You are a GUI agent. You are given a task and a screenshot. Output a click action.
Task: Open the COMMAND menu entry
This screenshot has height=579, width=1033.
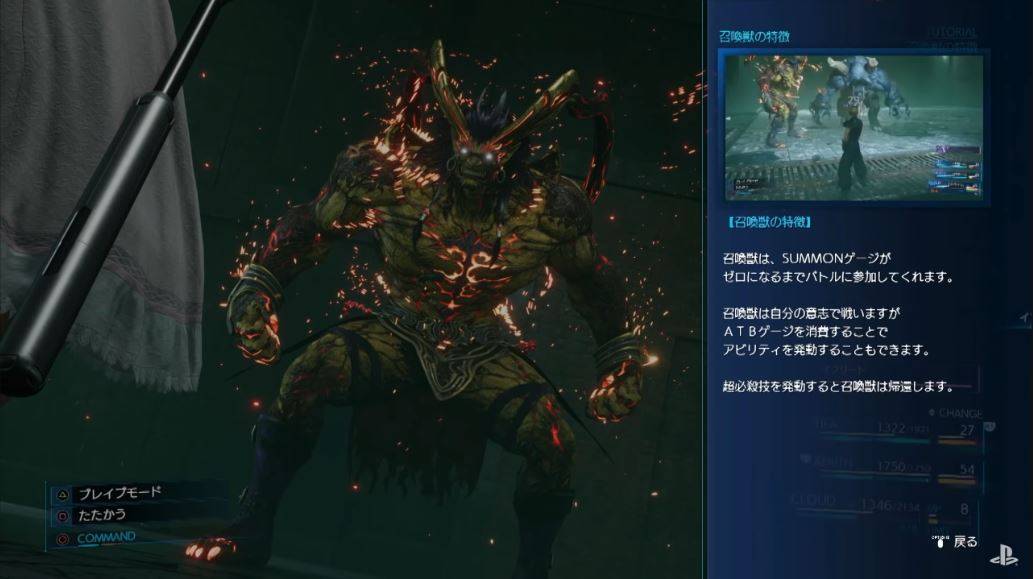click(105, 537)
